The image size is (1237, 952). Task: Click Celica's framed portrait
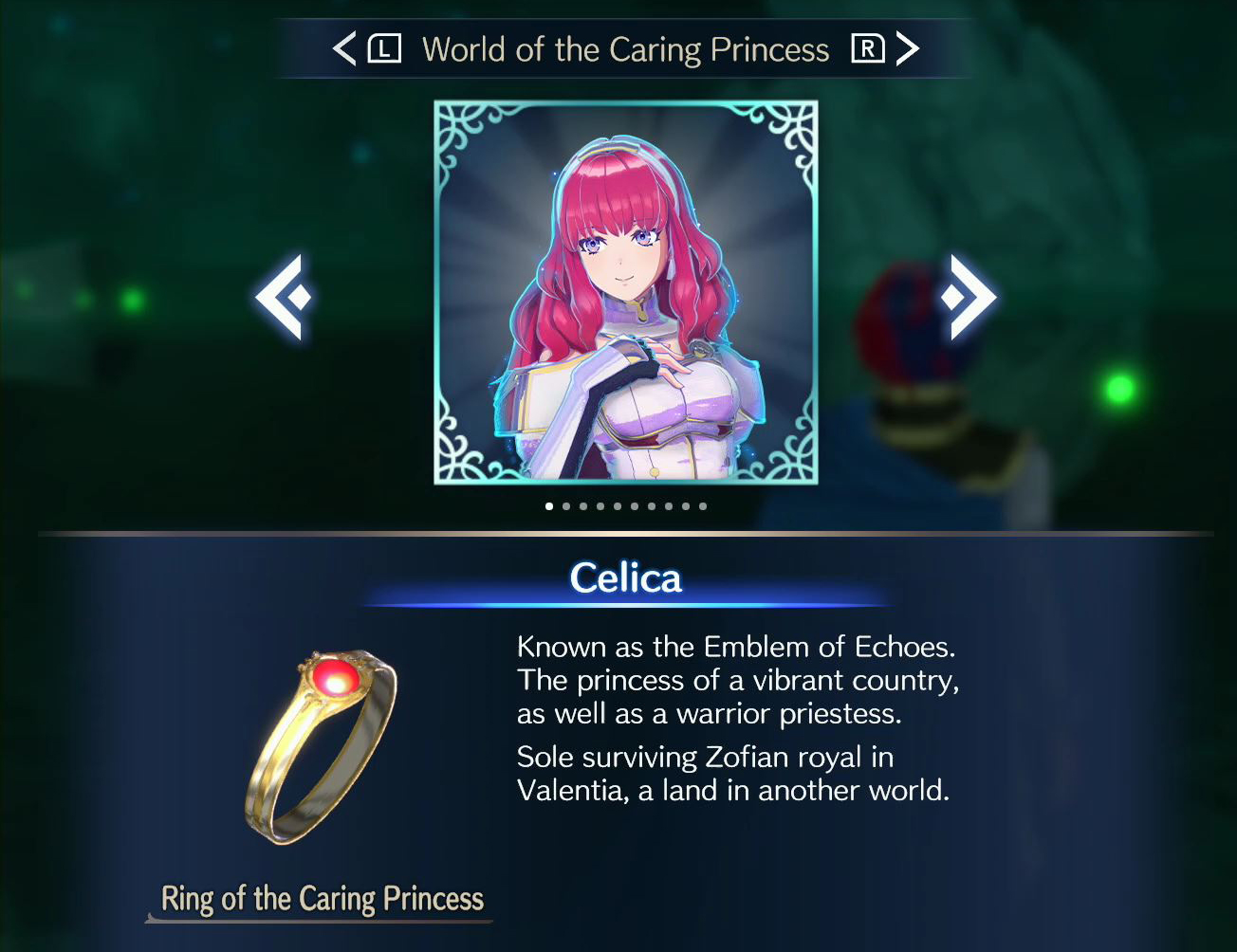[x=626, y=294]
